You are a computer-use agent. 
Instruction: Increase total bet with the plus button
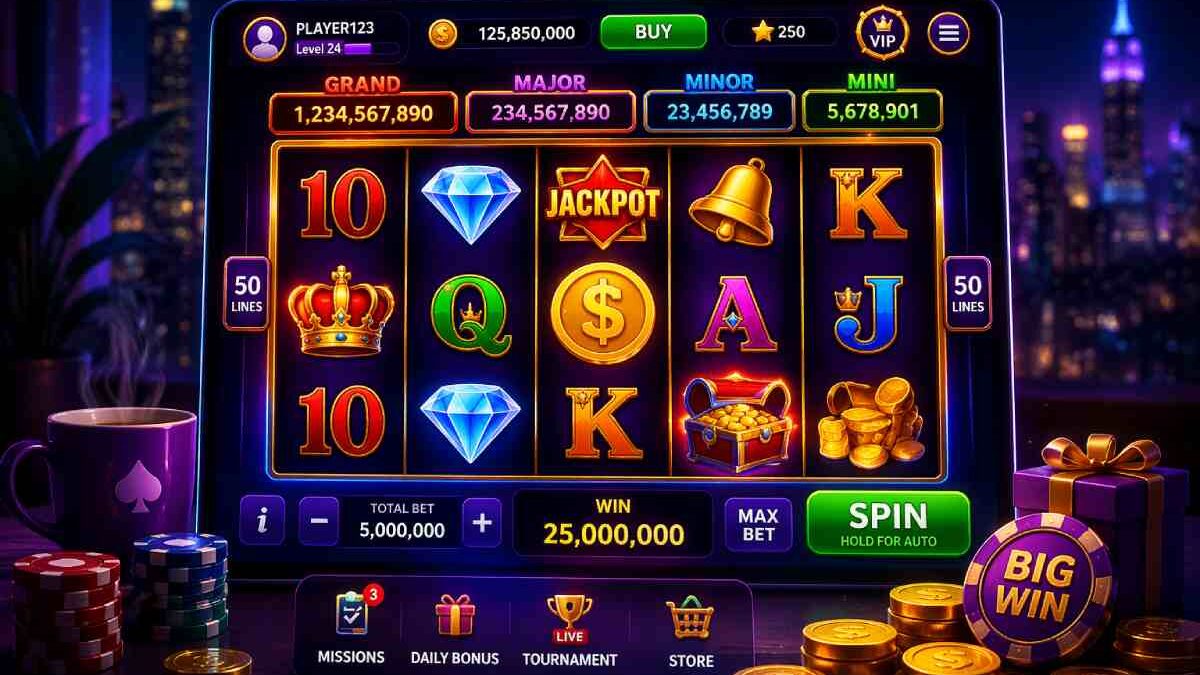tap(482, 523)
